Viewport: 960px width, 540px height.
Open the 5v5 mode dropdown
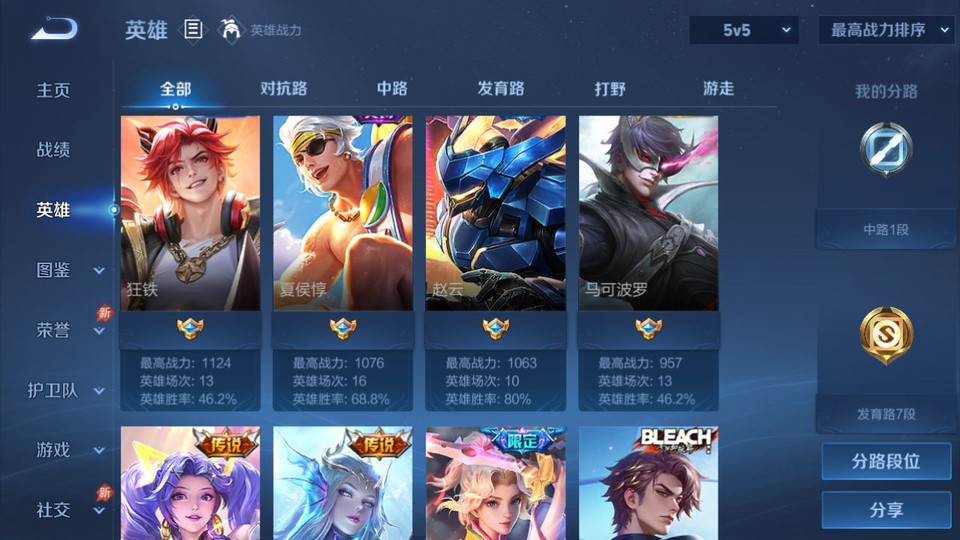743,30
